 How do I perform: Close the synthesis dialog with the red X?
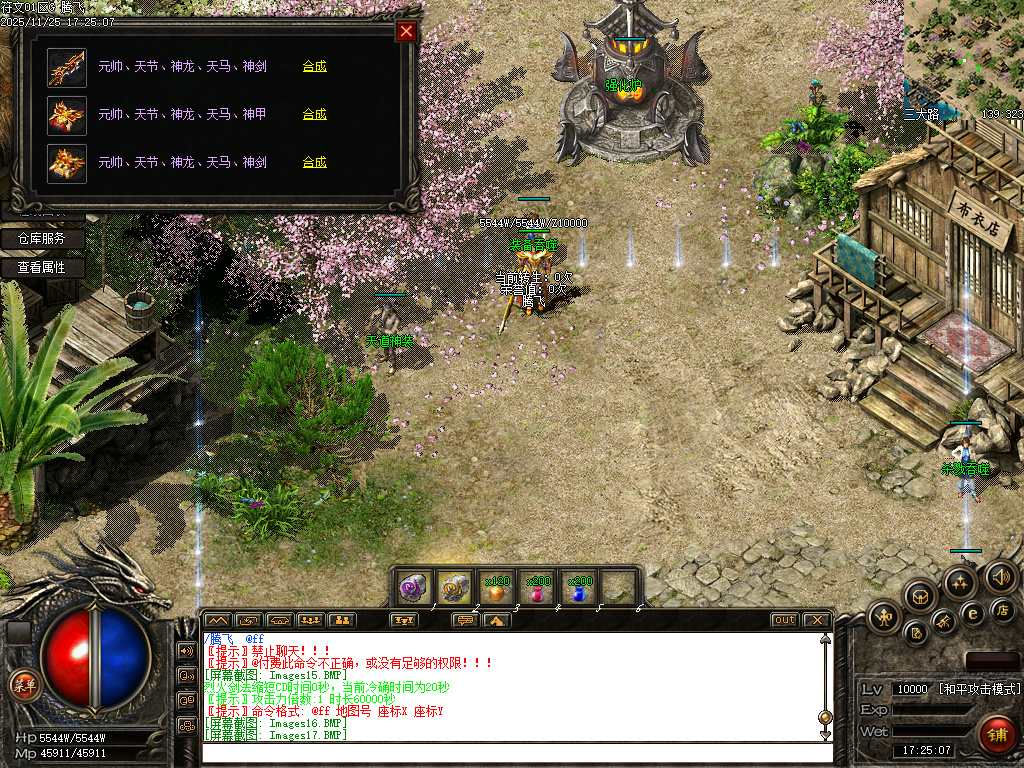coord(406,31)
